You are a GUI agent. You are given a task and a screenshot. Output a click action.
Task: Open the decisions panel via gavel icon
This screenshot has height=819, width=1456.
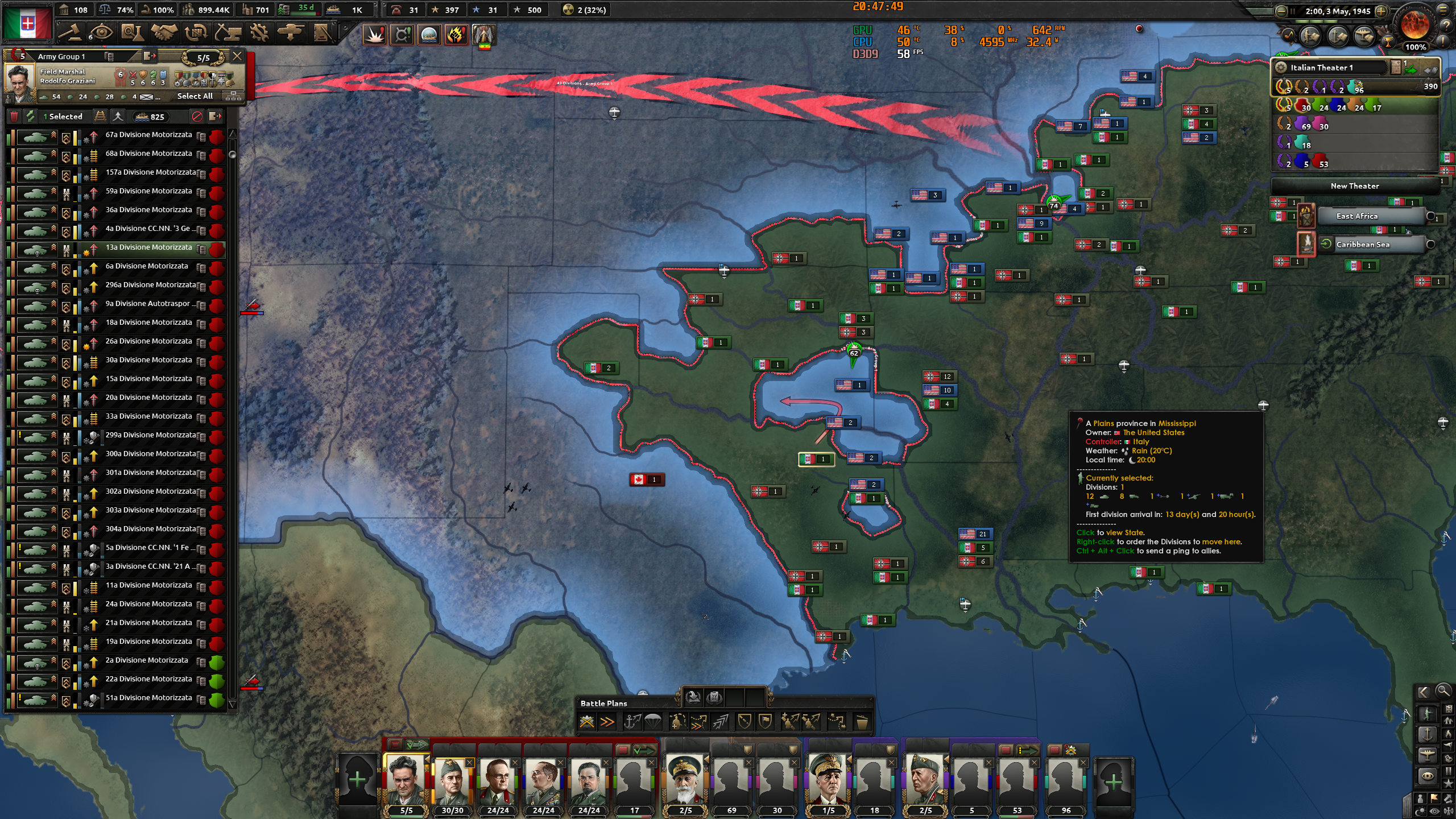coord(71,32)
